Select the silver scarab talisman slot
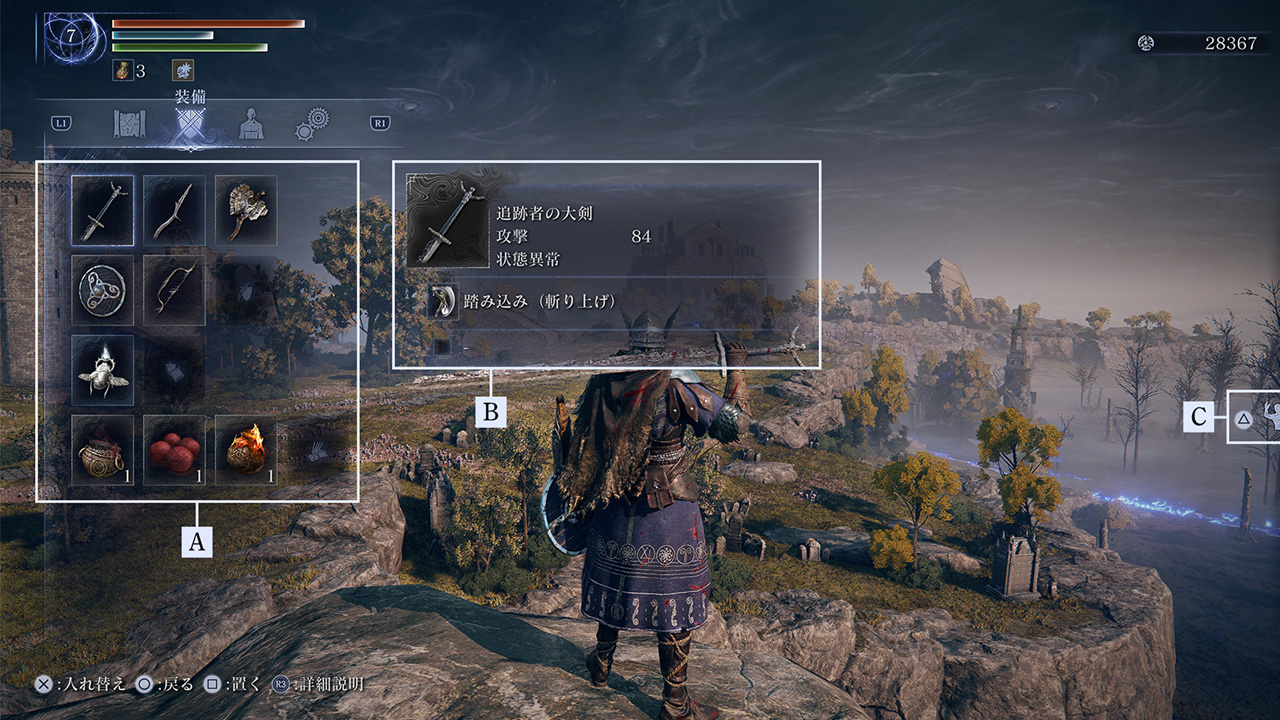The image size is (1280, 720). pyautogui.click(x=102, y=369)
